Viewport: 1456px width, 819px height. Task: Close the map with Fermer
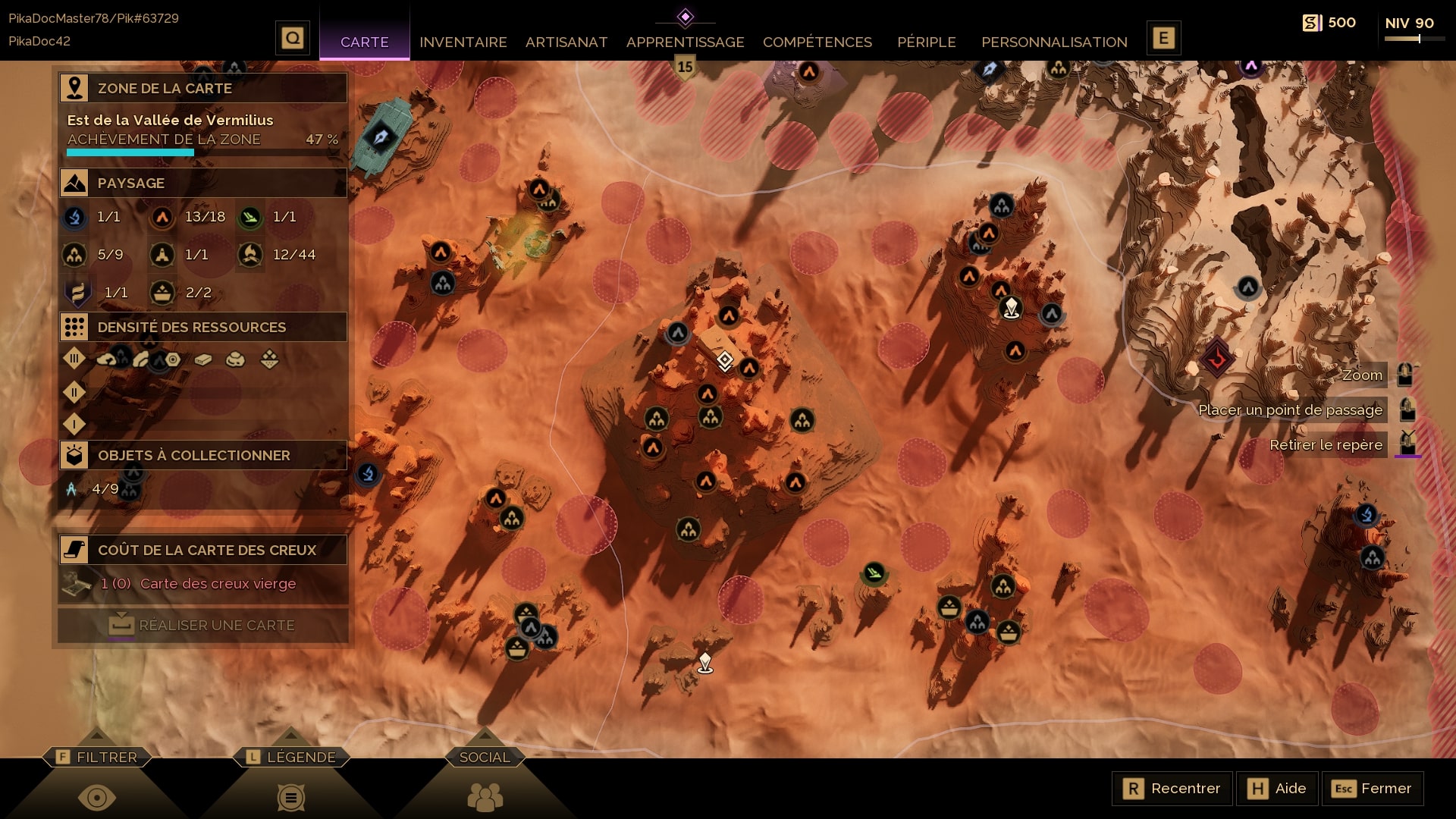[x=1372, y=789]
